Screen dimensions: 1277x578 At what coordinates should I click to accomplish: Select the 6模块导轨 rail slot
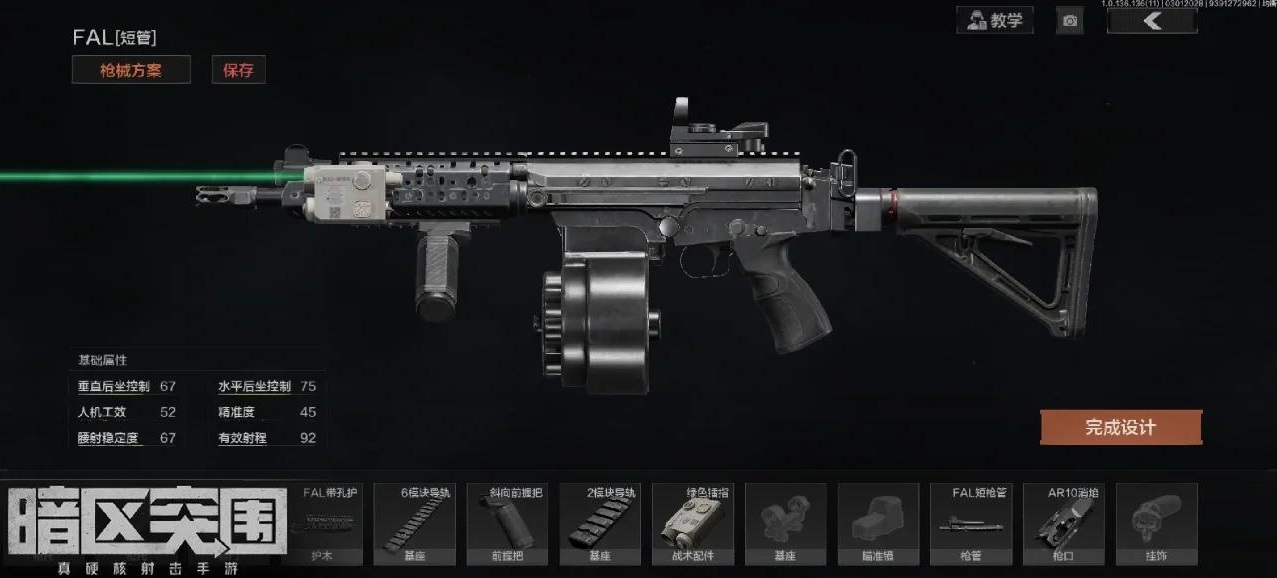click(x=414, y=524)
